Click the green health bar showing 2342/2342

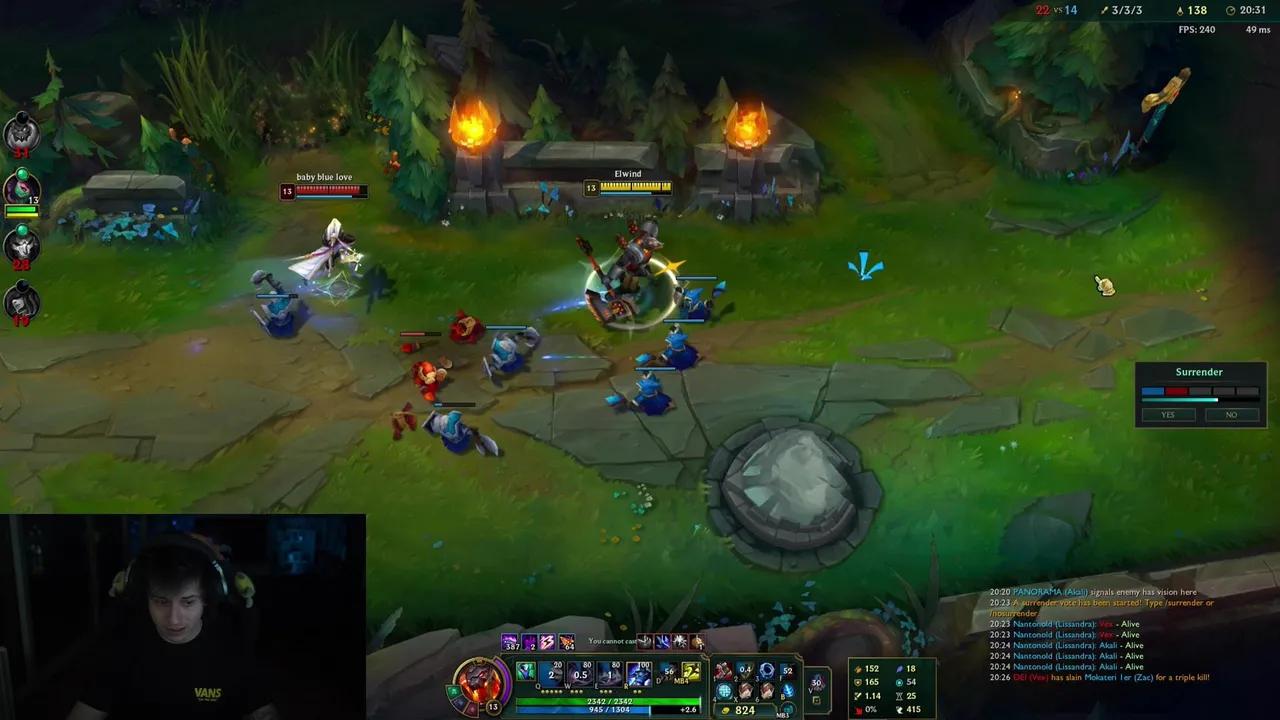[x=608, y=701]
